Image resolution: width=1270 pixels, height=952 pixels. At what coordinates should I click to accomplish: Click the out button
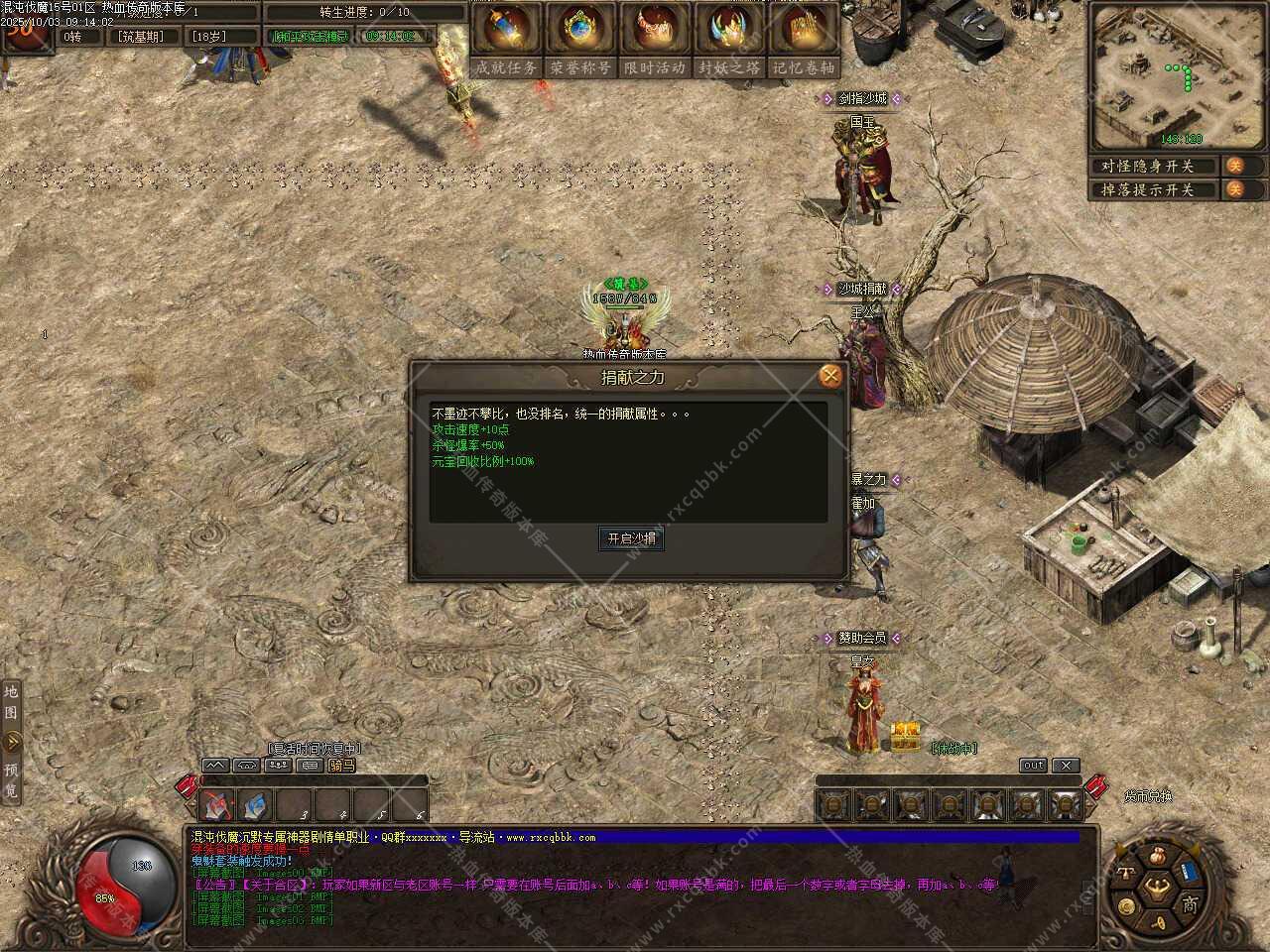1033,766
